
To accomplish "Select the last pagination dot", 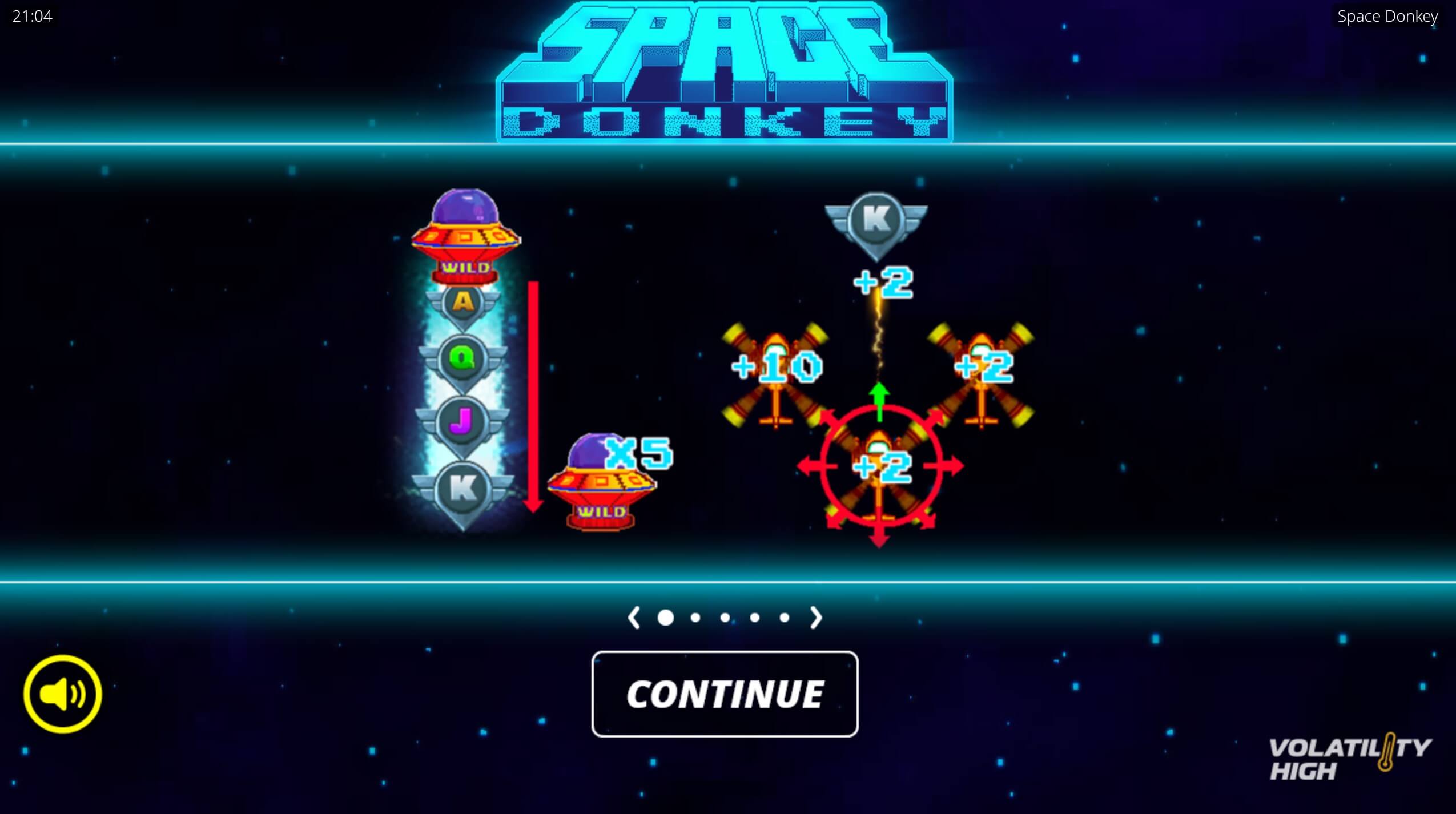I will click(x=783, y=617).
